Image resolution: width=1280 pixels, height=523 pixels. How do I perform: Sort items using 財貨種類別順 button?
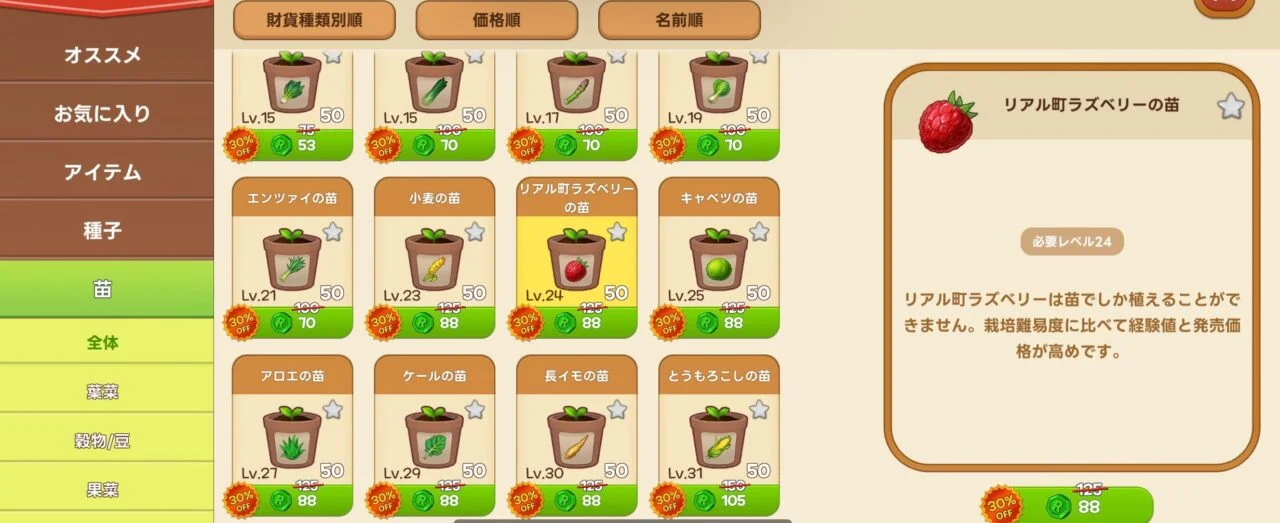pyautogui.click(x=314, y=20)
